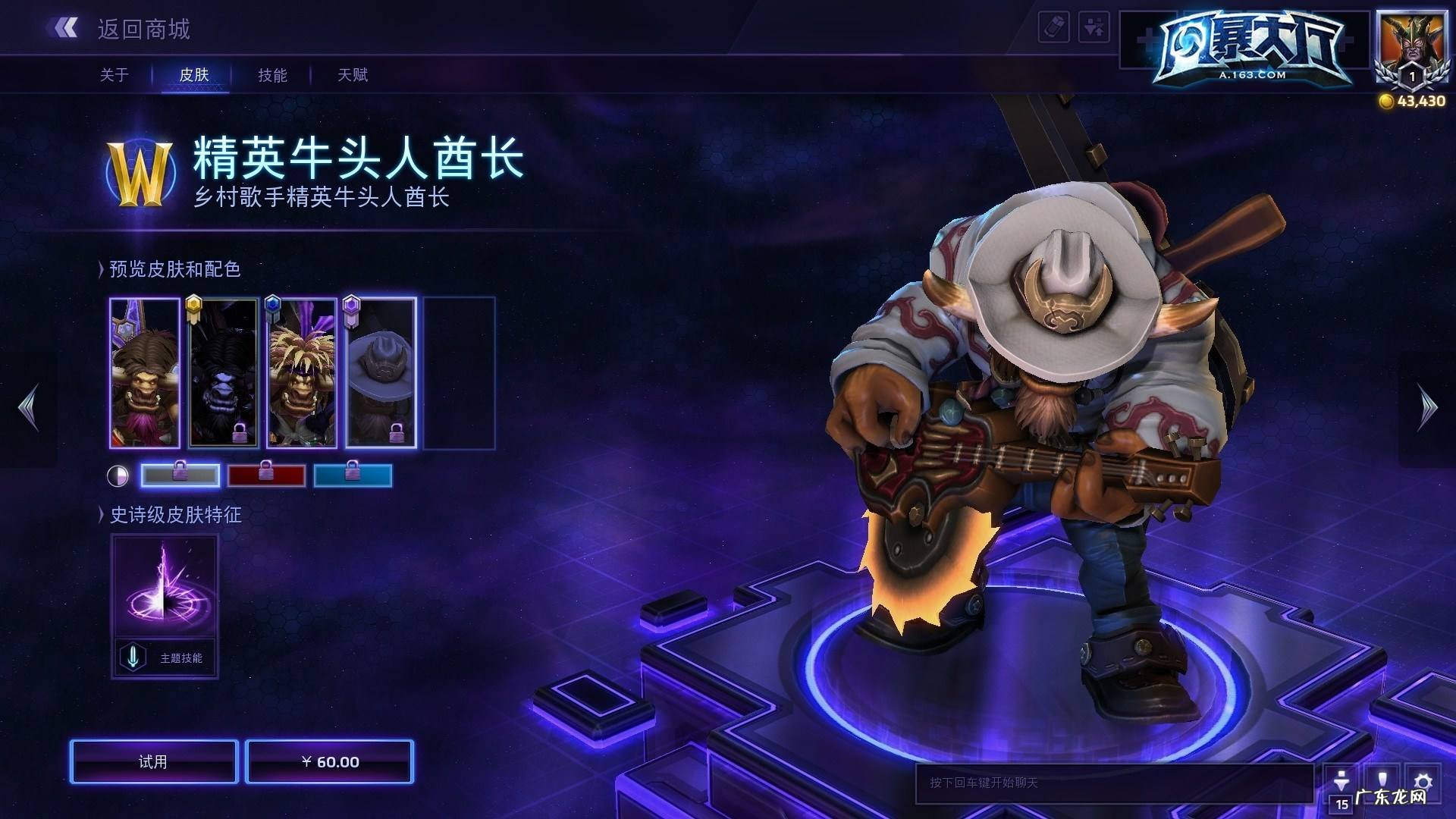Switch to the 天赋 tab

(x=351, y=75)
